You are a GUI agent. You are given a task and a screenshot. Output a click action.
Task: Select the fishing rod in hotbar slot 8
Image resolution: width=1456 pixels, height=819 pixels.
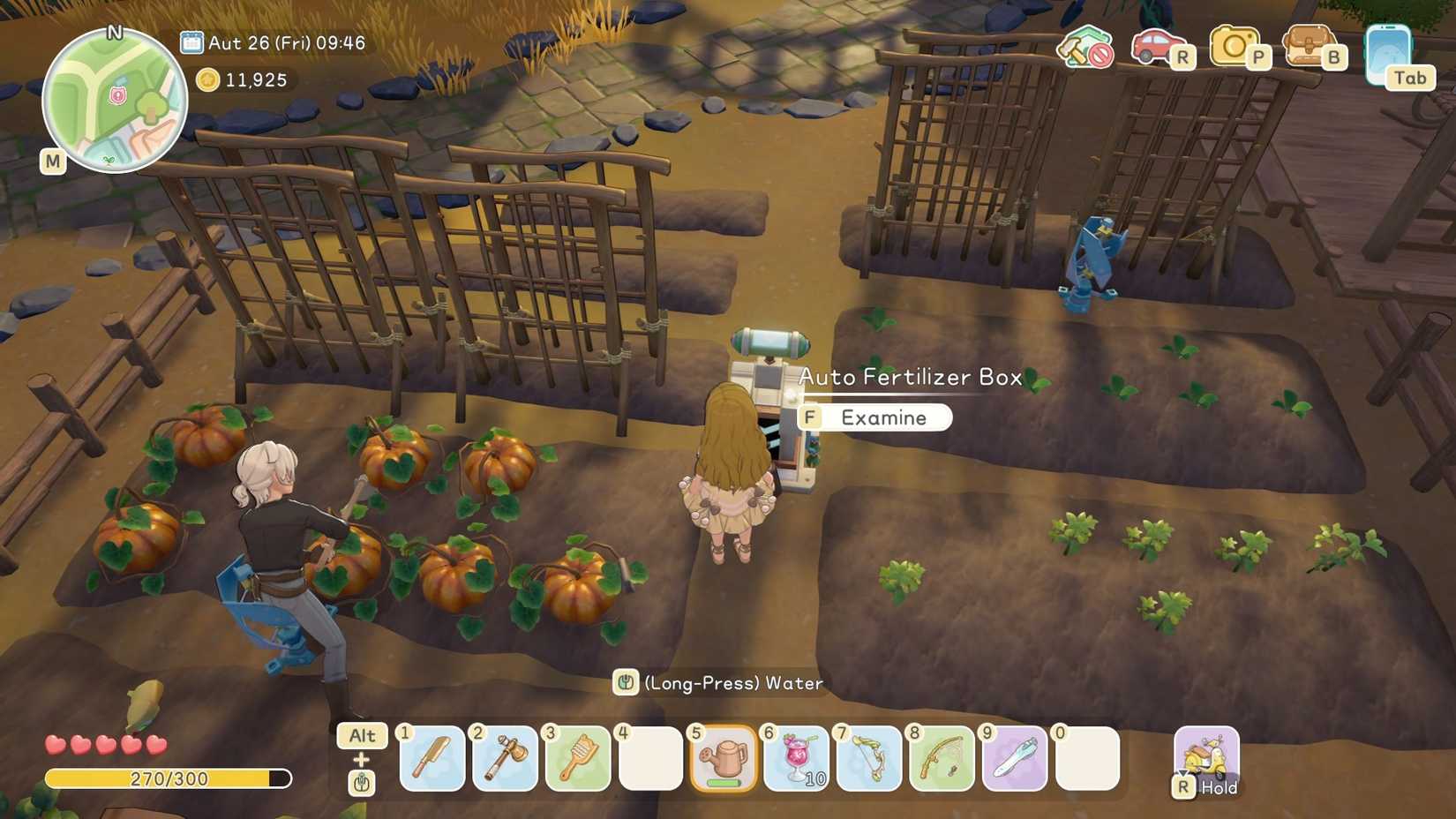coord(942,761)
